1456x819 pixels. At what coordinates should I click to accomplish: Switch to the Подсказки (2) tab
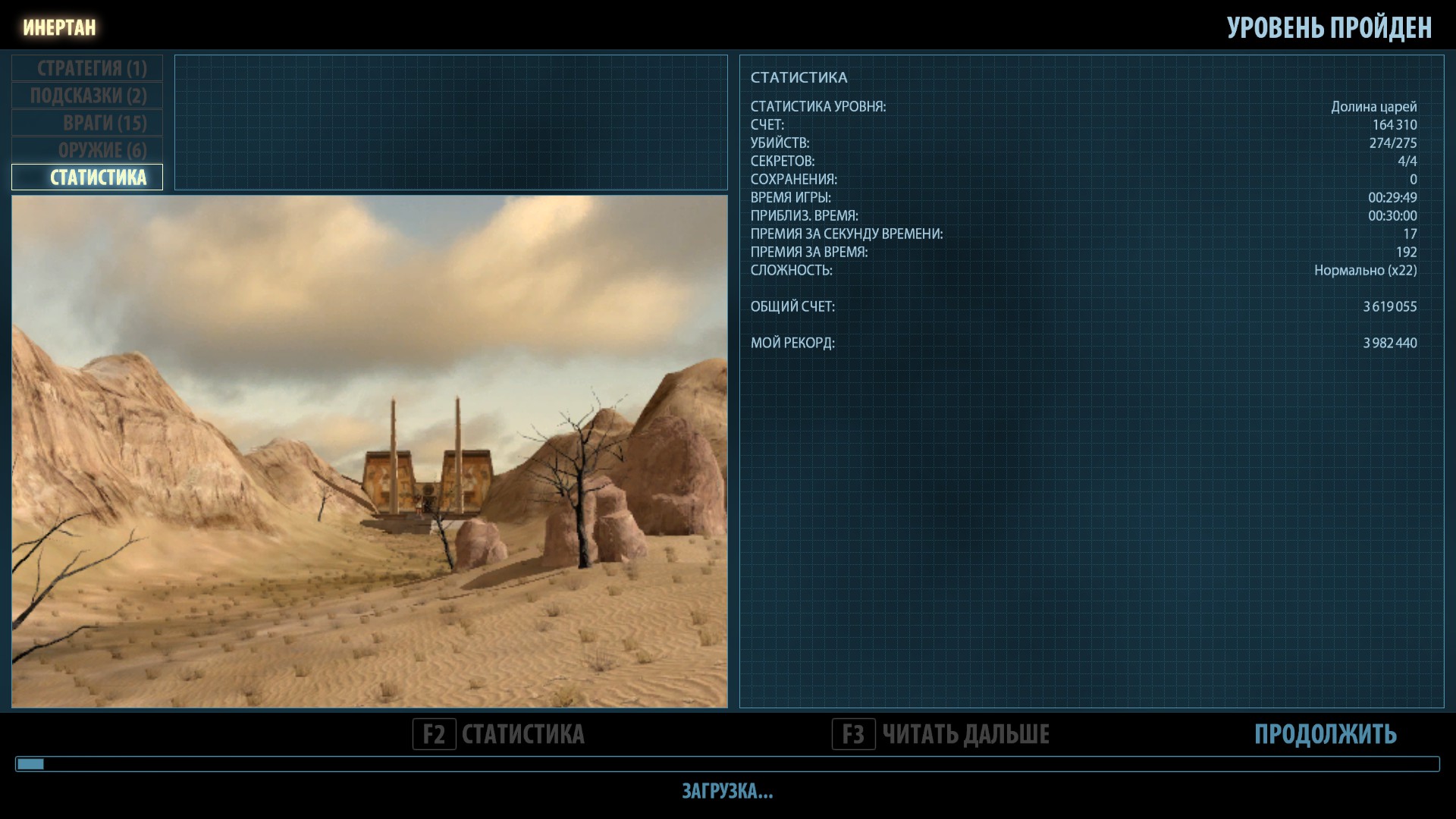[x=88, y=96]
